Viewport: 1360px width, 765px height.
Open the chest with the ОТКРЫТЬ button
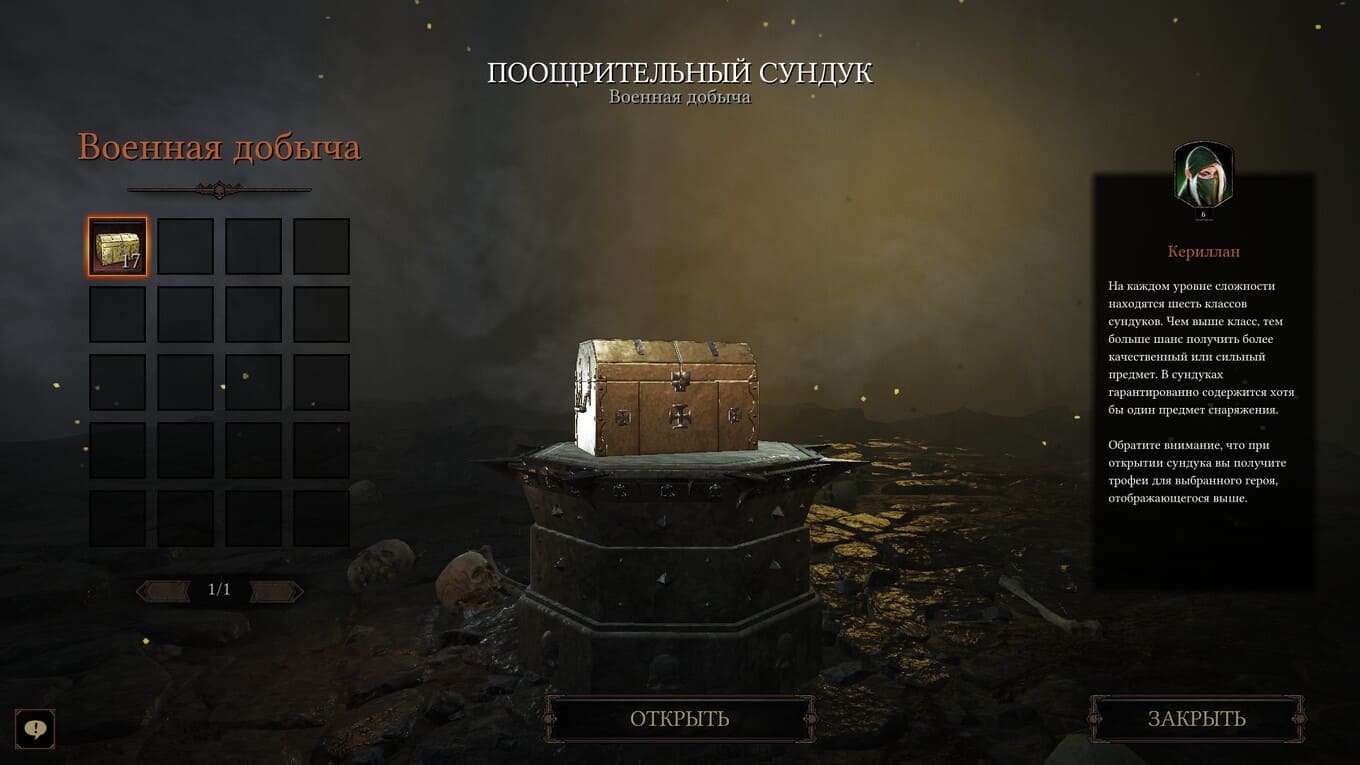click(679, 719)
